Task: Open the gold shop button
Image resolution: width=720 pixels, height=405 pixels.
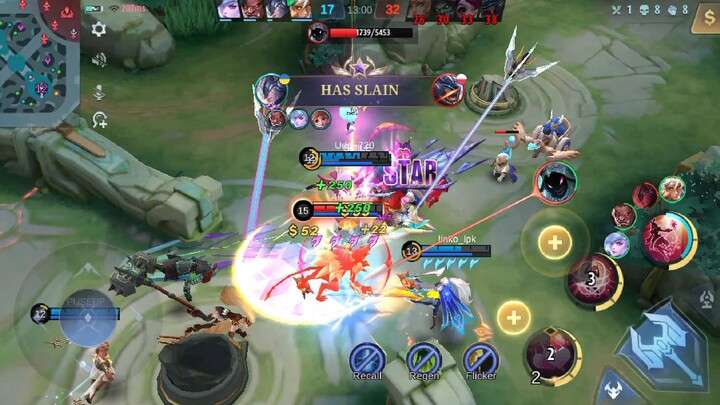Action: pyautogui.click(x=704, y=22)
